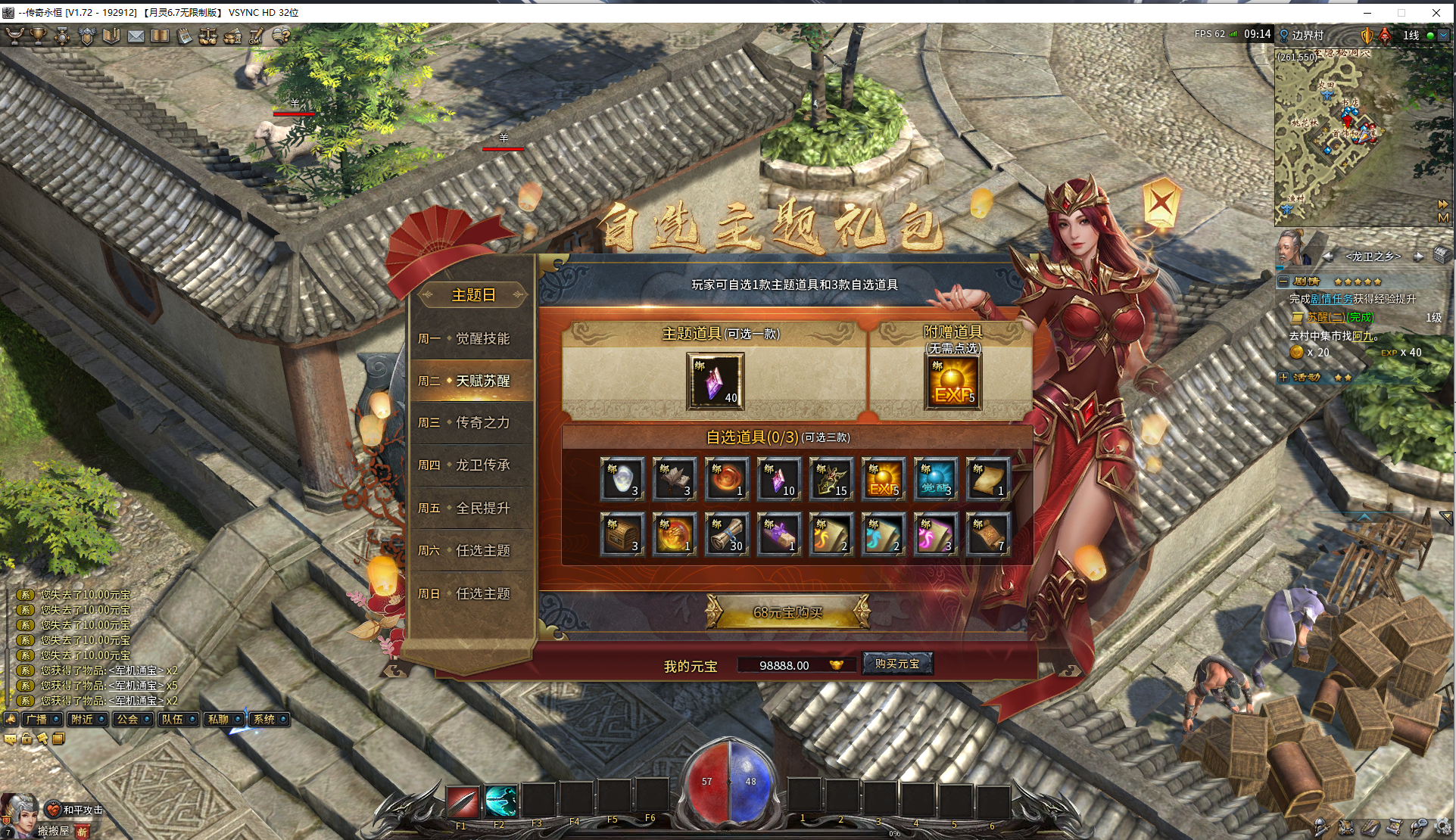
Task: Buy the gift pack for 68 yuanbao
Action: pyautogui.click(x=787, y=612)
